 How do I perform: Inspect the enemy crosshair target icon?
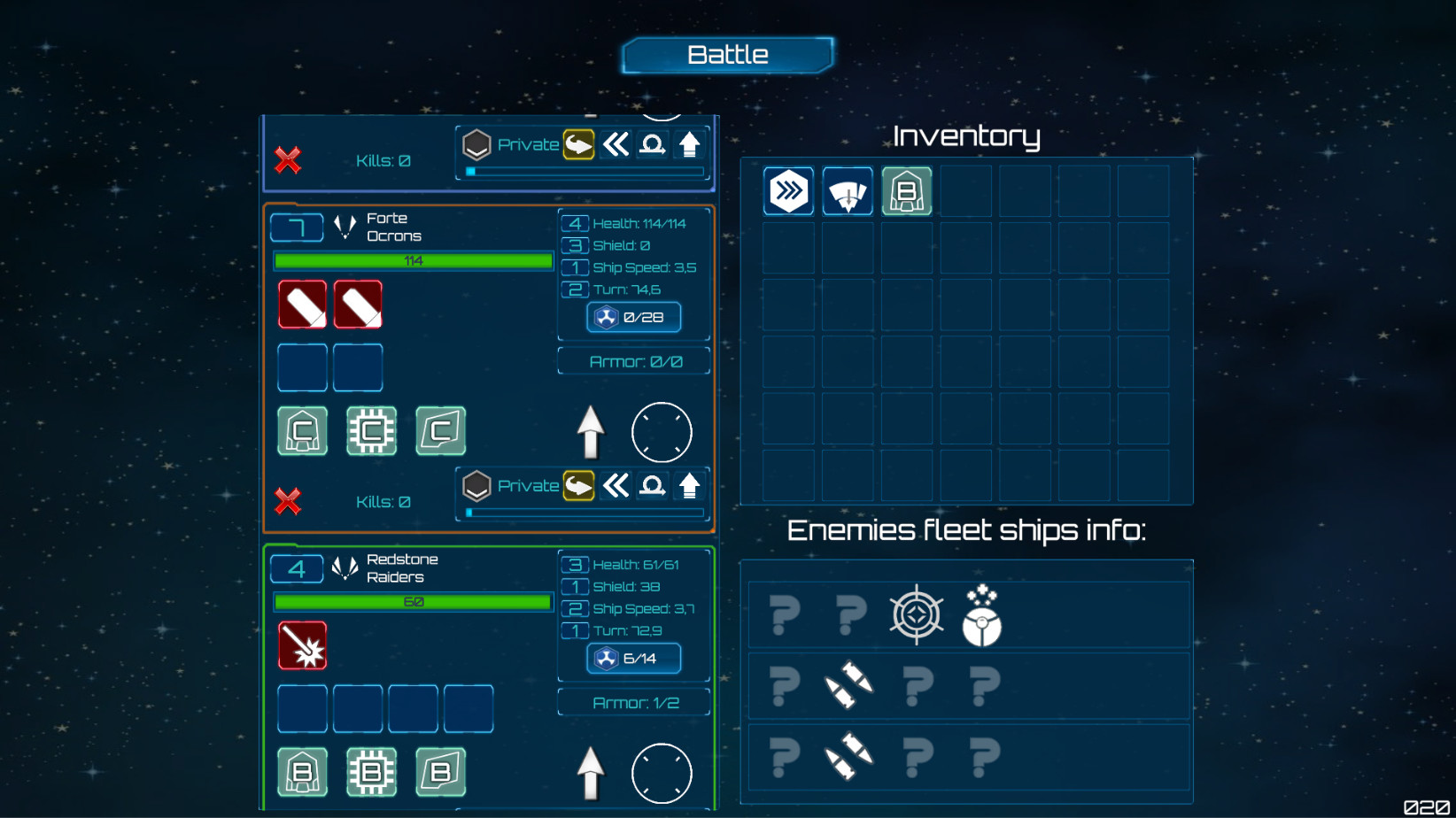tap(916, 613)
